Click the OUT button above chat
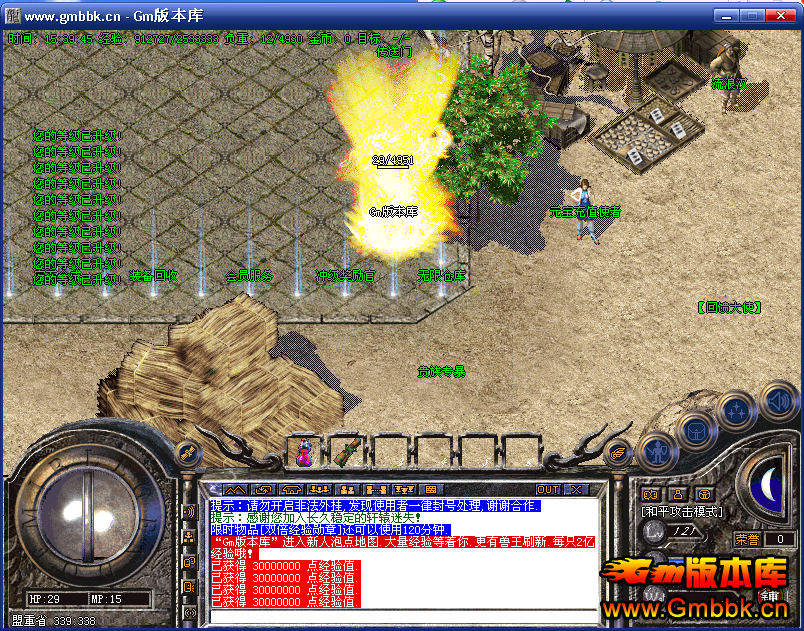This screenshot has height=631, width=804. coord(548,490)
